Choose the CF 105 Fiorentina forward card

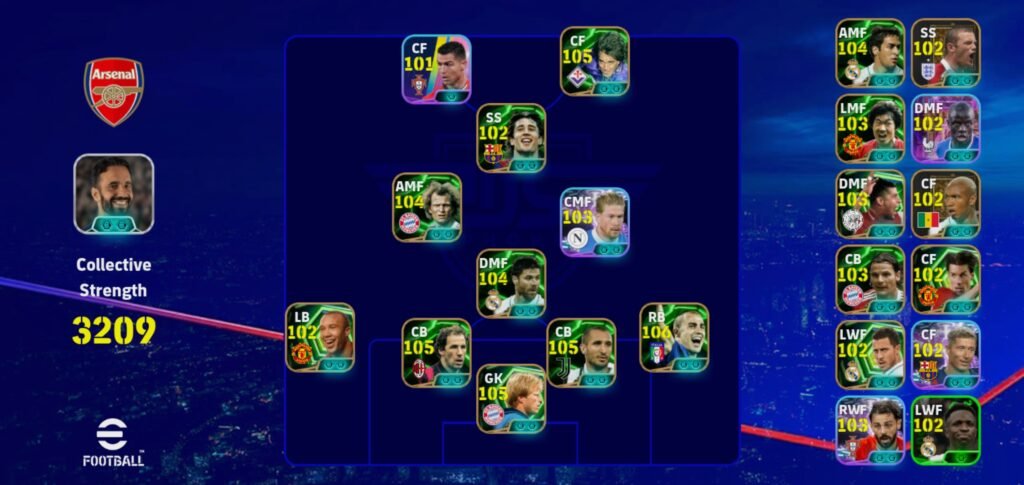coord(594,61)
